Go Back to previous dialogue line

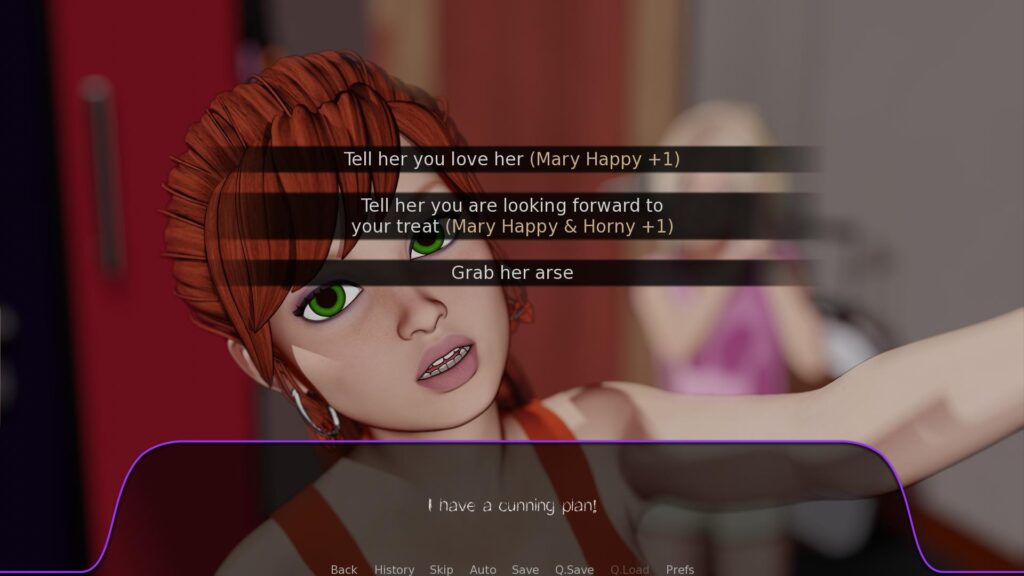tap(344, 569)
